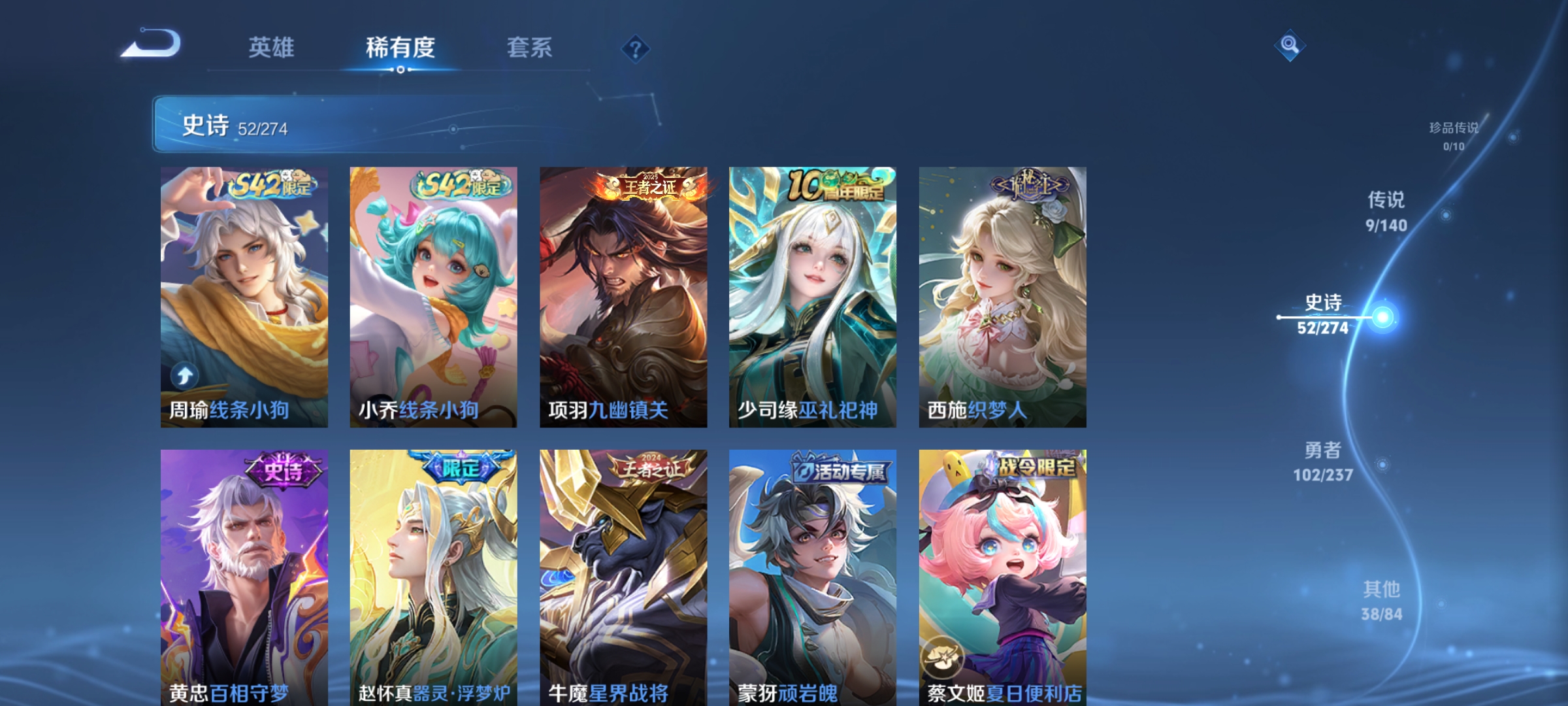Open the 牛魔星界战将 skin thumbnail
Image resolution: width=1568 pixels, height=706 pixels.
point(623,575)
